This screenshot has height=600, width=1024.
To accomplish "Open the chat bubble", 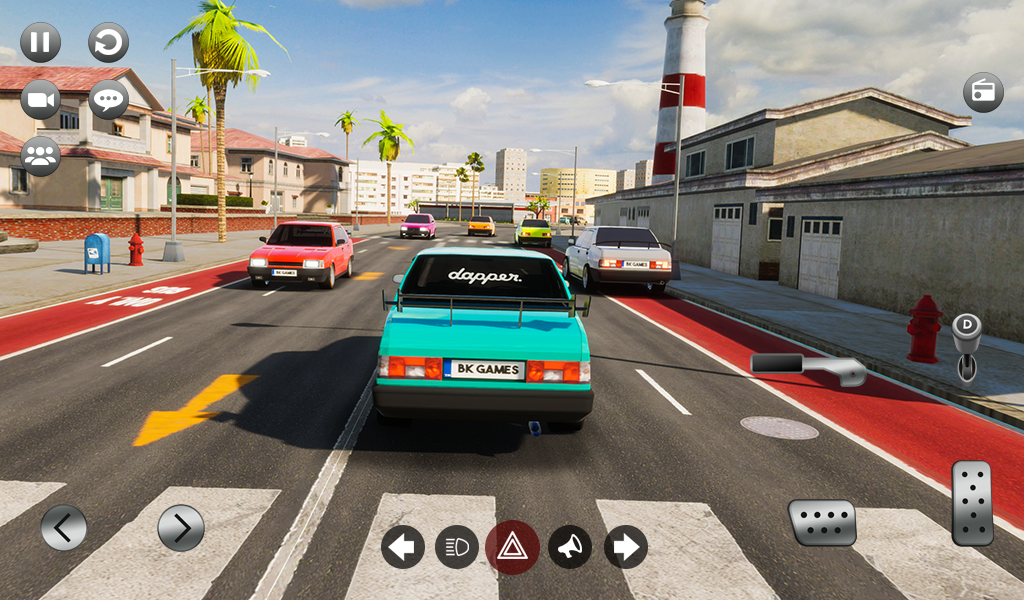I will [x=108, y=100].
